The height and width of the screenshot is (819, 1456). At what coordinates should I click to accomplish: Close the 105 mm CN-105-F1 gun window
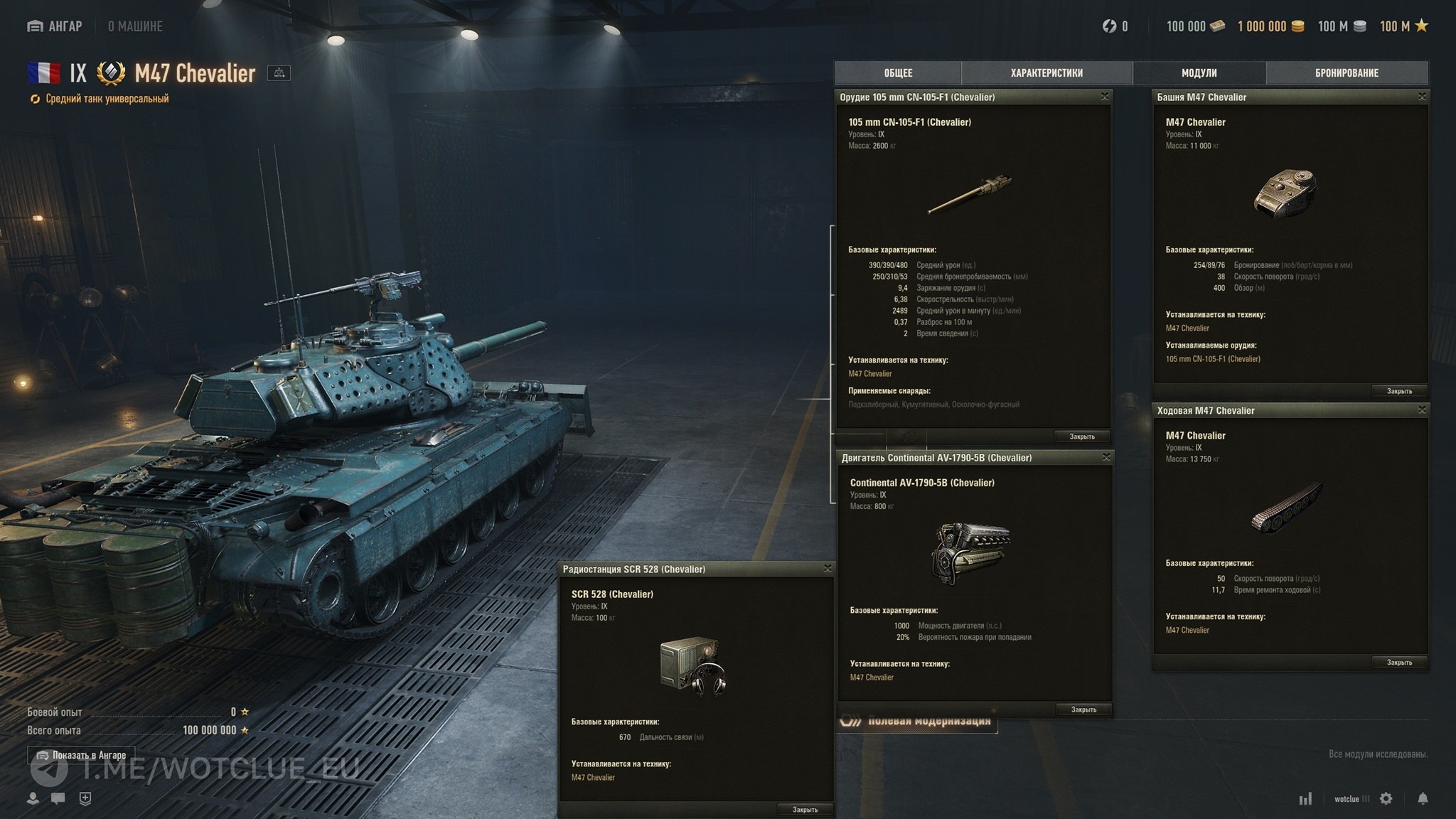pyautogui.click(x=1105, y=97)
